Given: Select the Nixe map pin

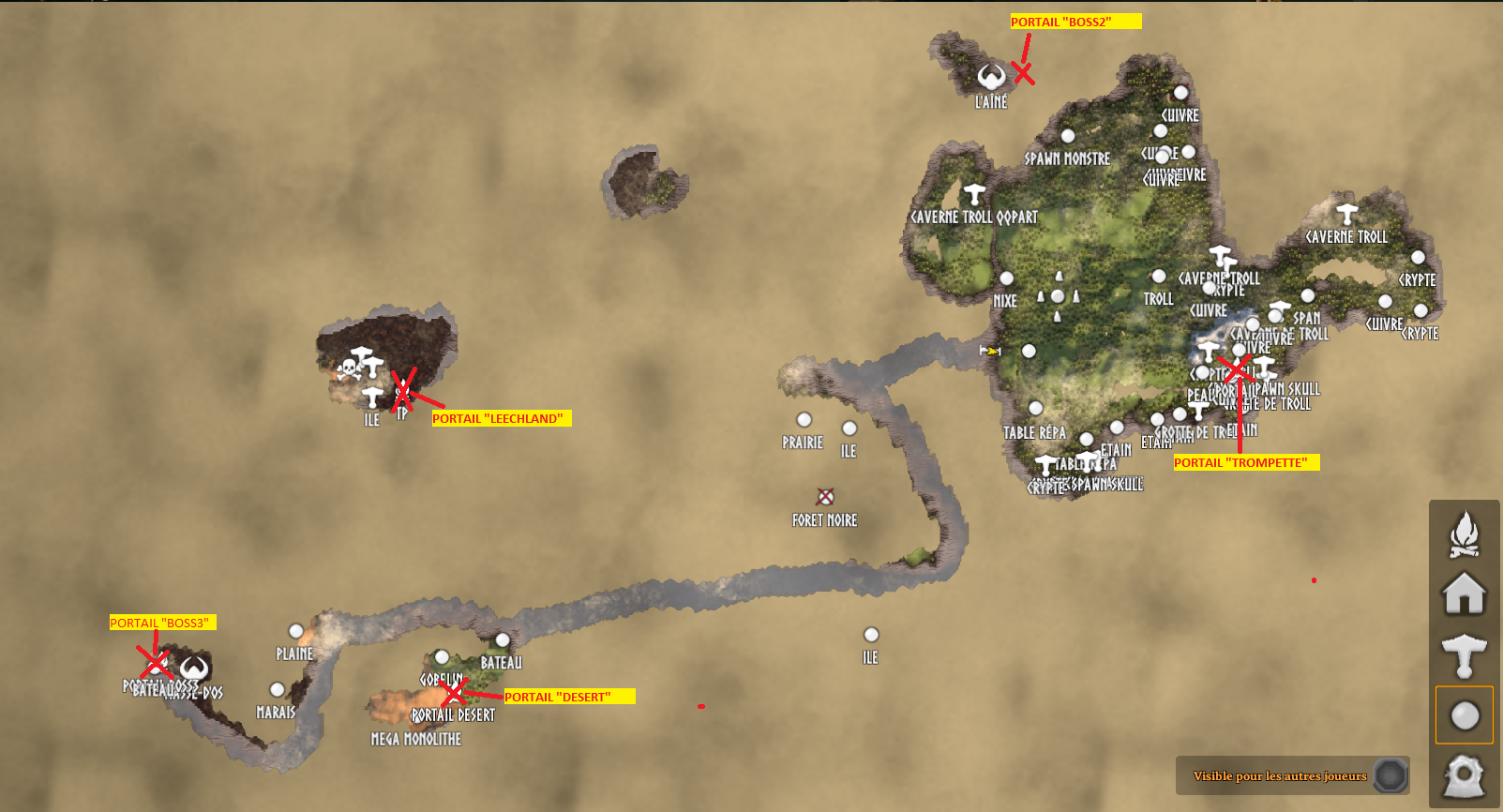Looking at the screenshot, I should pos(1006,278).
